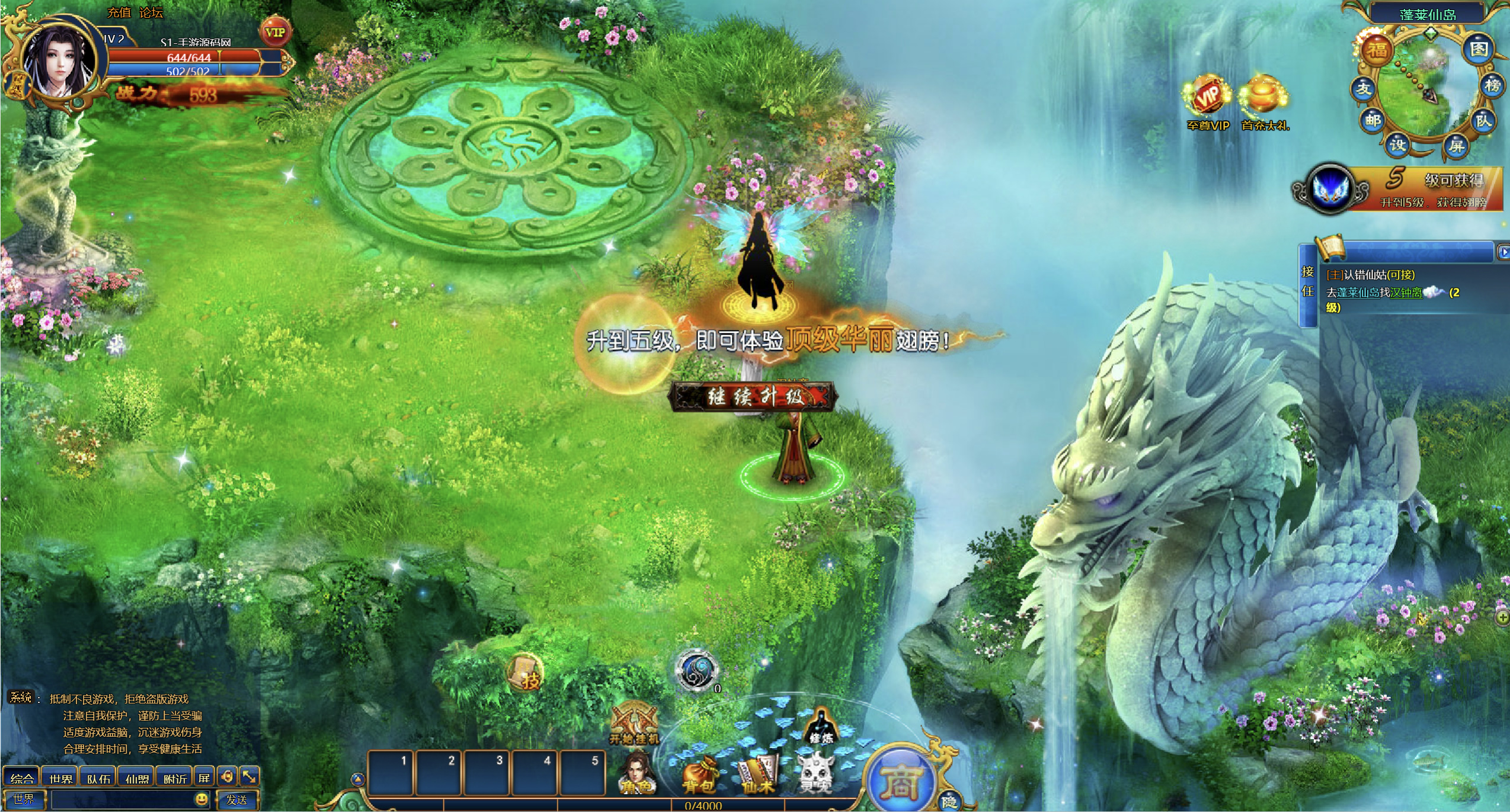Screen dimensions: 1510x812
Task: Open the 商 shop orb
Action: click(900, 781)
